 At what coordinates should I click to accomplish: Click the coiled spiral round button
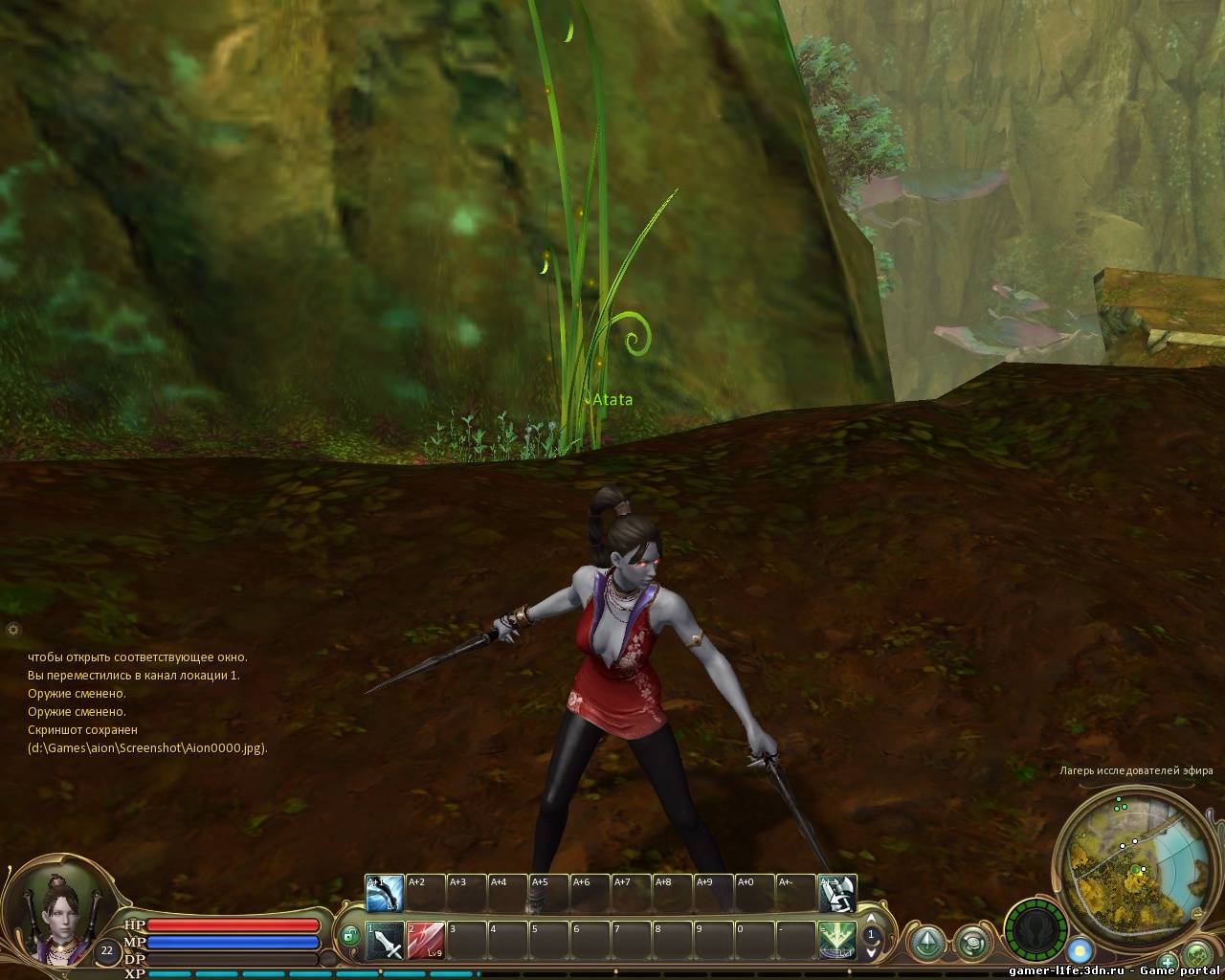[974, 942]
